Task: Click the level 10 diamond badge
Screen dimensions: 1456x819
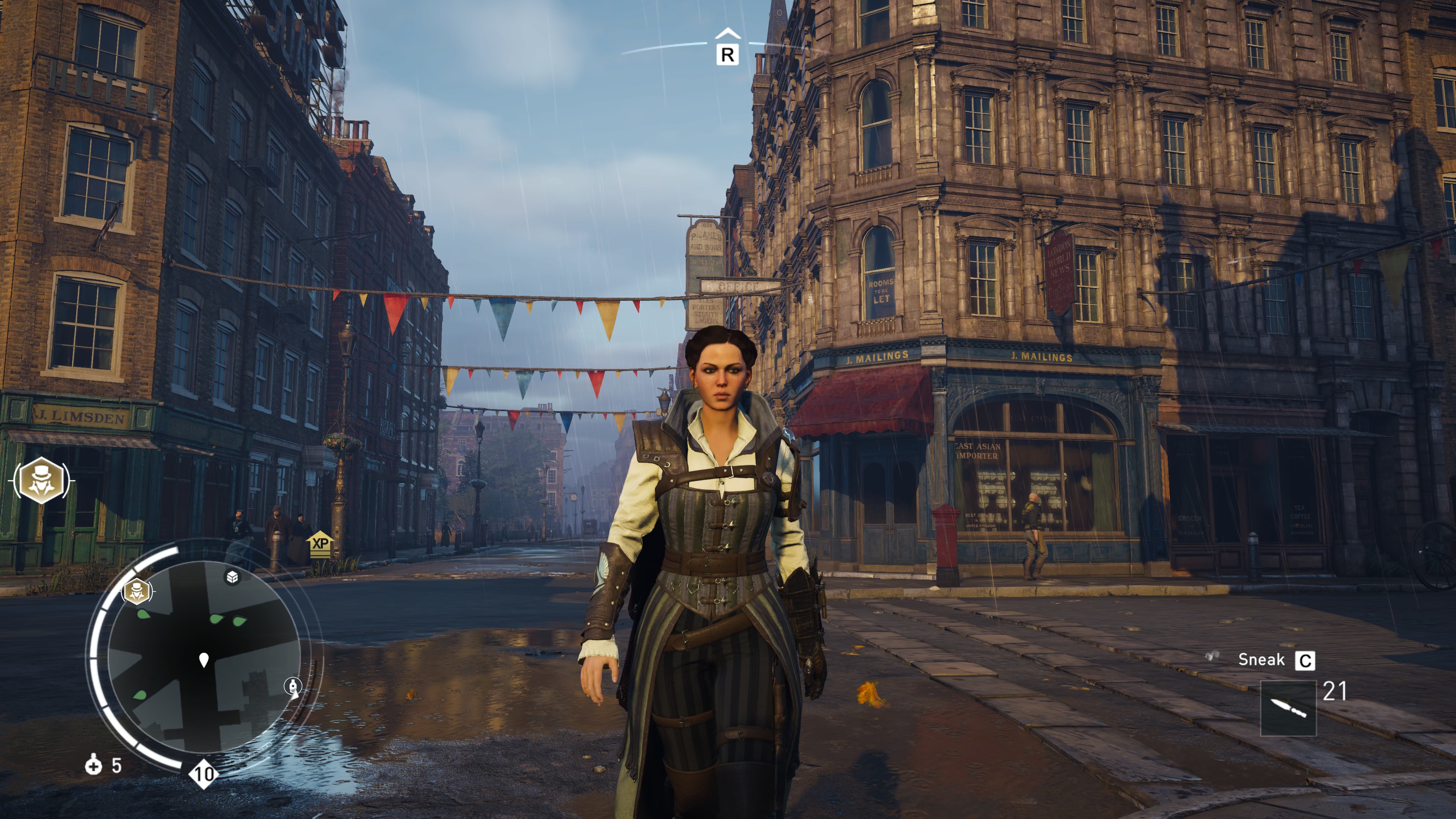Action: [204, 774]
